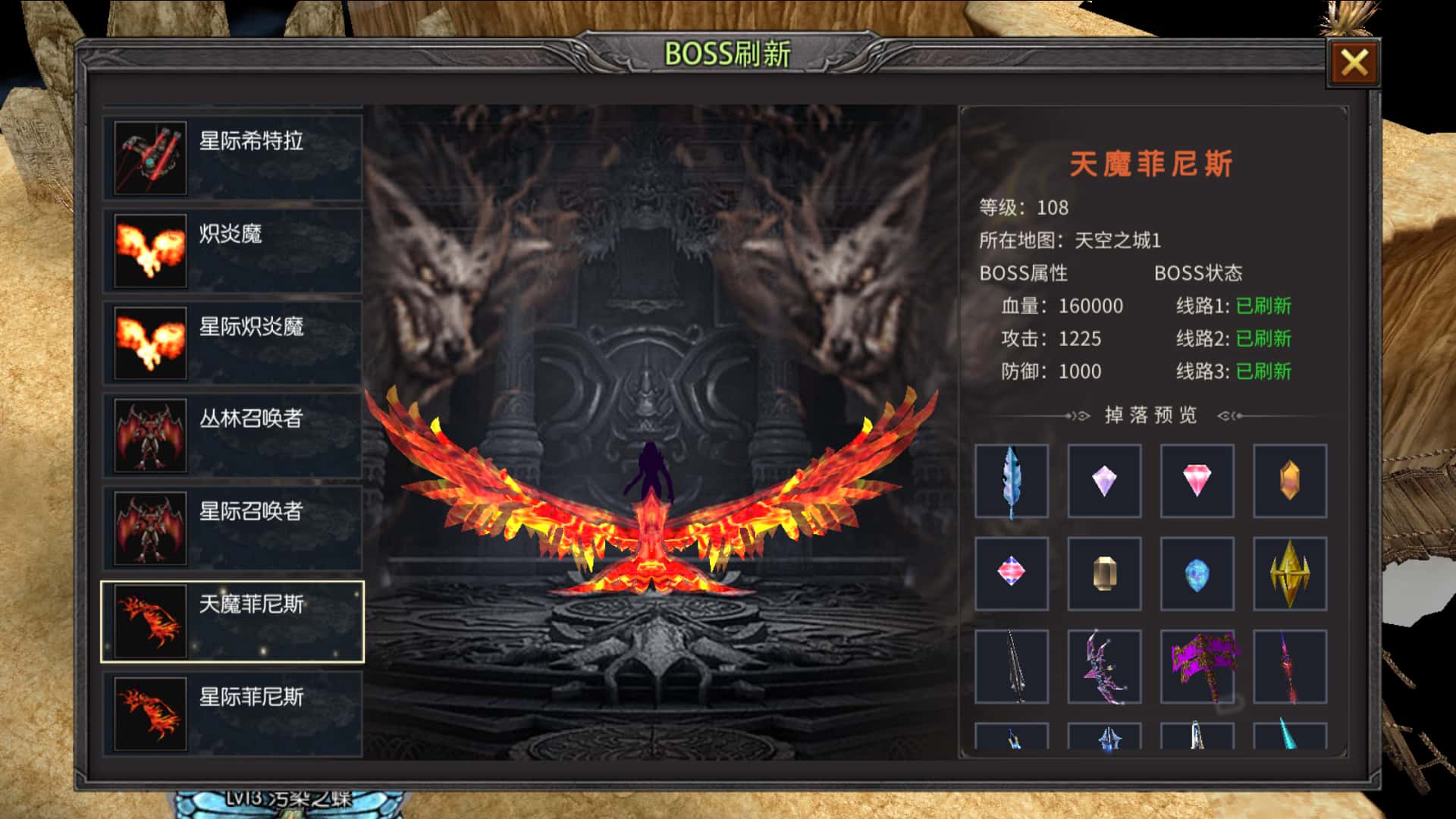Select the 掉落预览 section header
The width and height of the screenshot is (1456, 819).
1153,415
